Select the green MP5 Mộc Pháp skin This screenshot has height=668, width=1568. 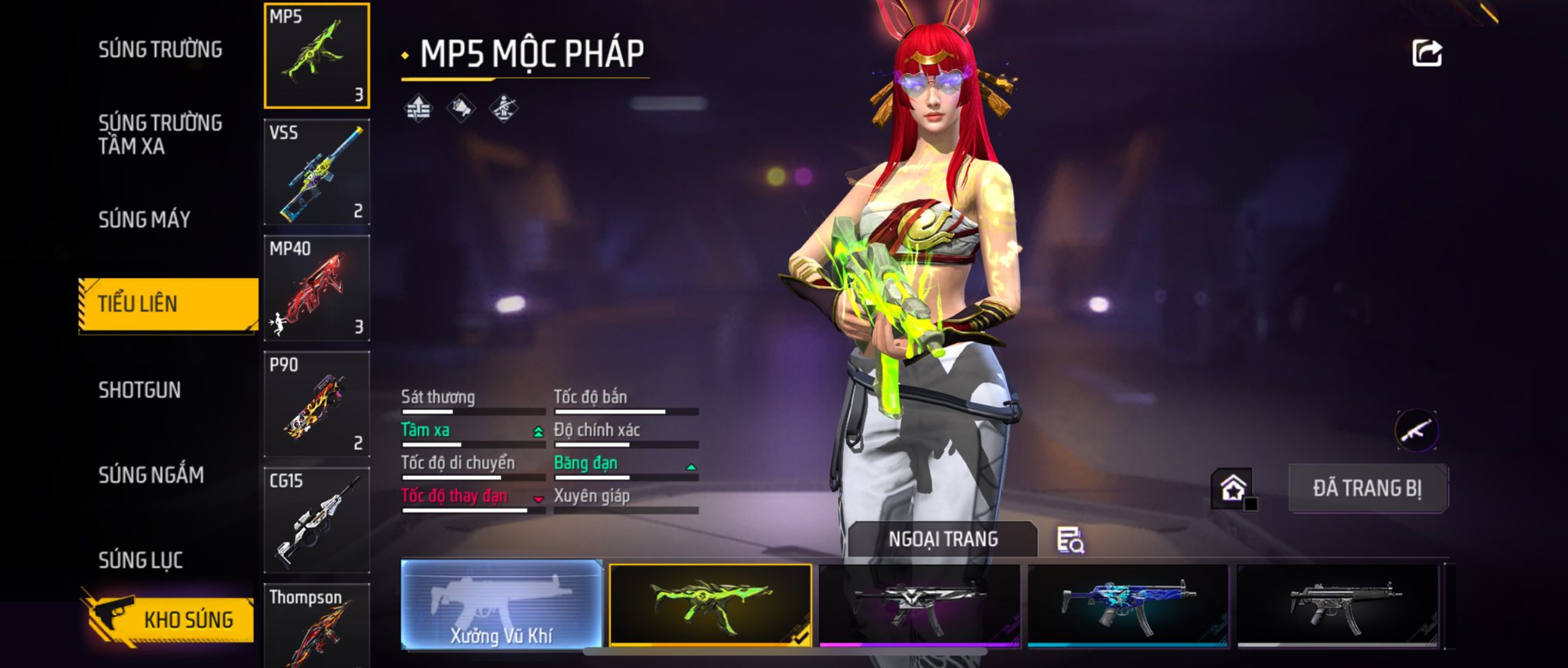710,605
